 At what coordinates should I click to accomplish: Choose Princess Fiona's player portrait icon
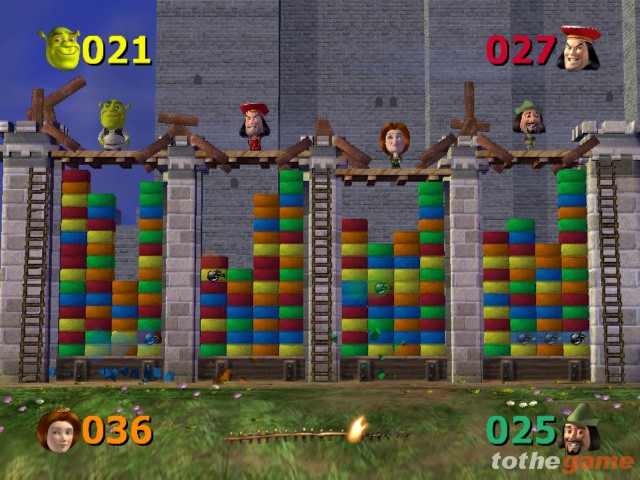(58, 430)
